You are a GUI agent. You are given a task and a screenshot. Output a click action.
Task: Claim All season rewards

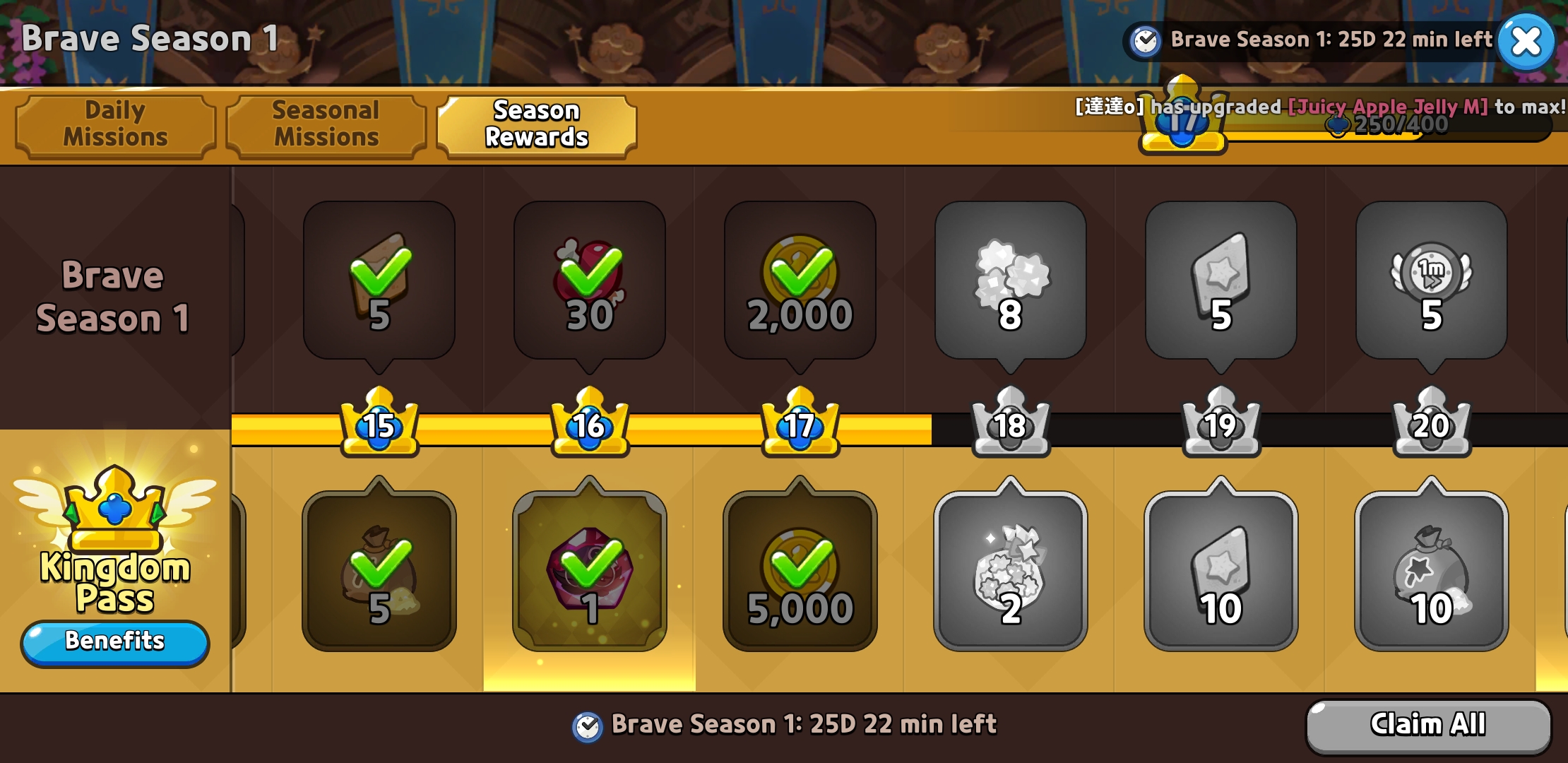point(1427,725)
